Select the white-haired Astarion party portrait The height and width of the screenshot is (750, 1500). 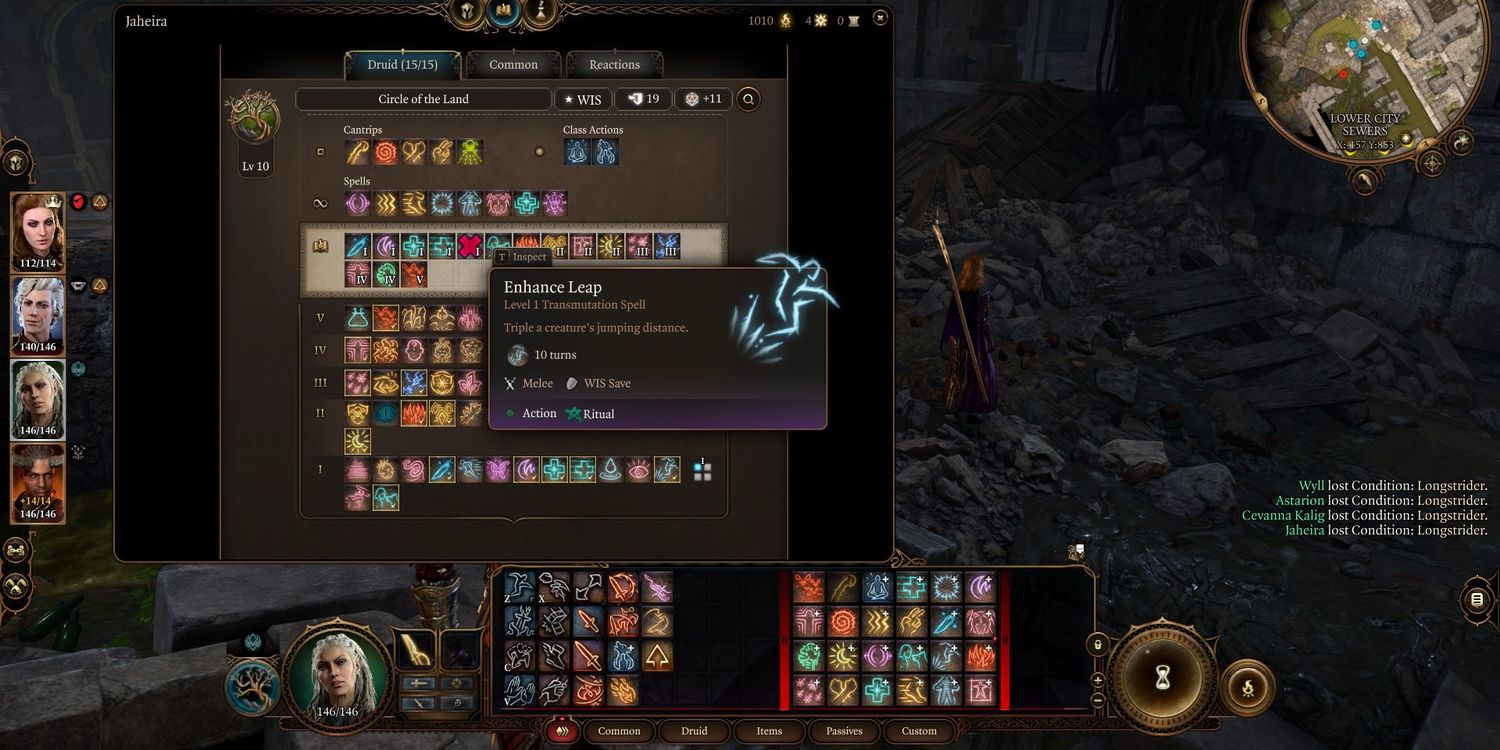(38, 313)
